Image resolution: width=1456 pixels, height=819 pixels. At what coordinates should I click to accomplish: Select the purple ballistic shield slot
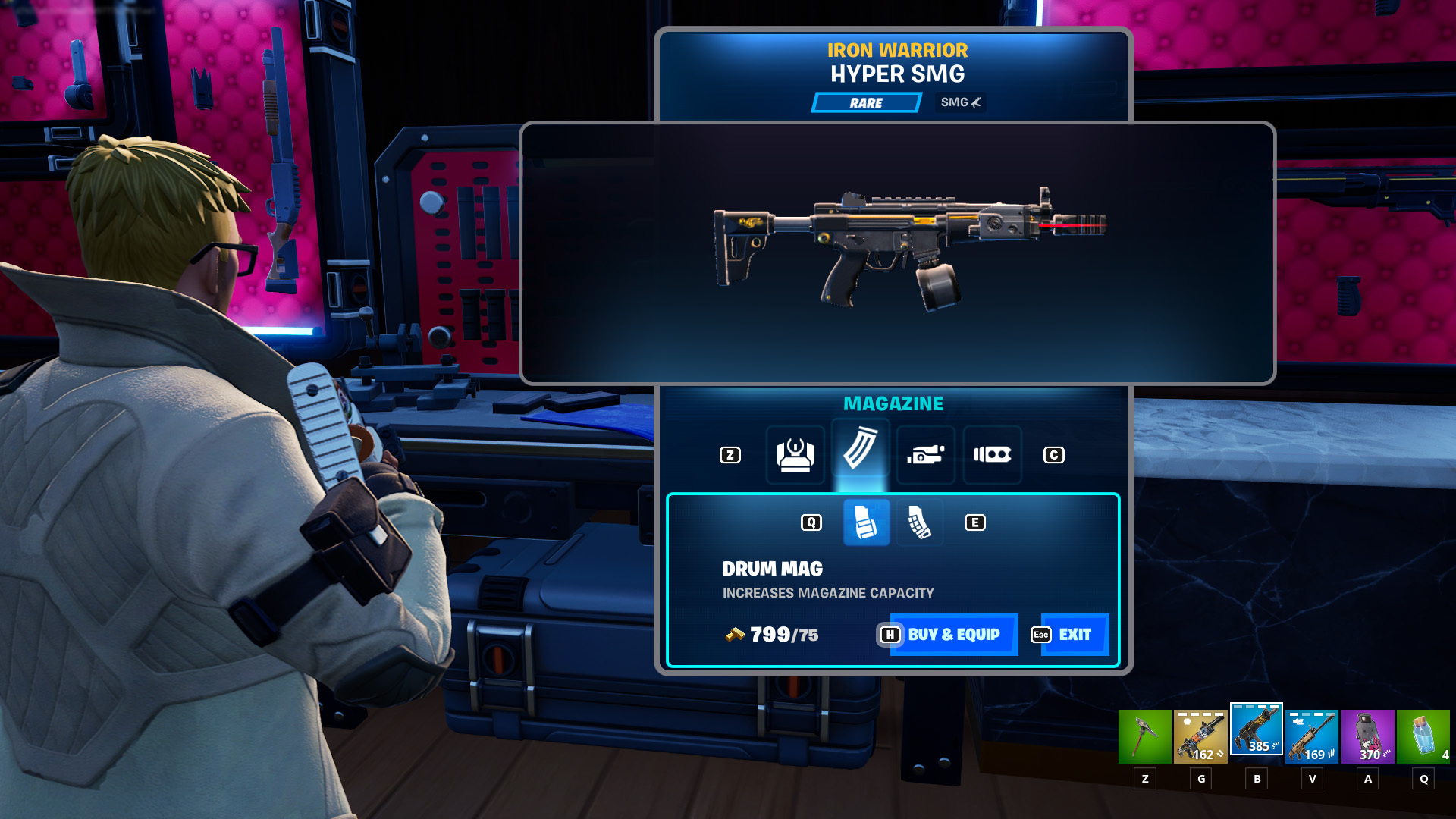1367,736
